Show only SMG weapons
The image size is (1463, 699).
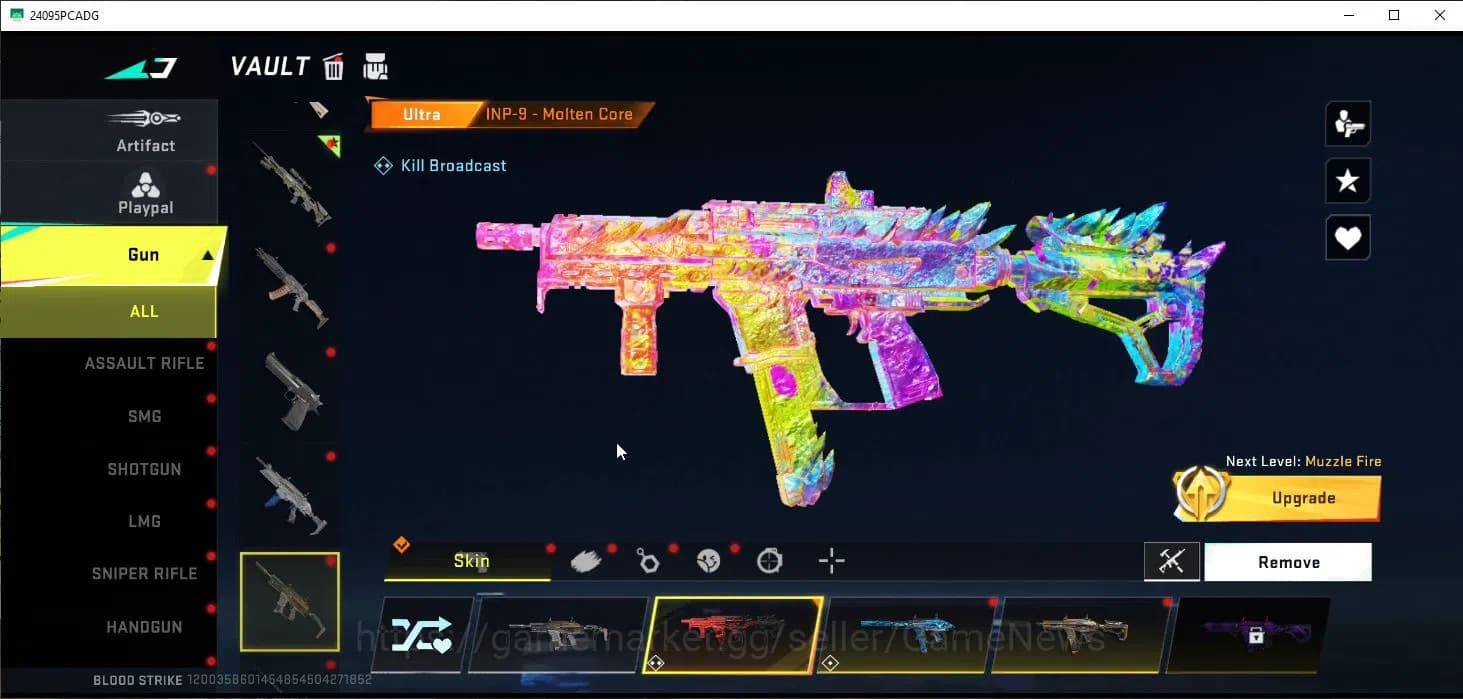[x=144, y=416]
